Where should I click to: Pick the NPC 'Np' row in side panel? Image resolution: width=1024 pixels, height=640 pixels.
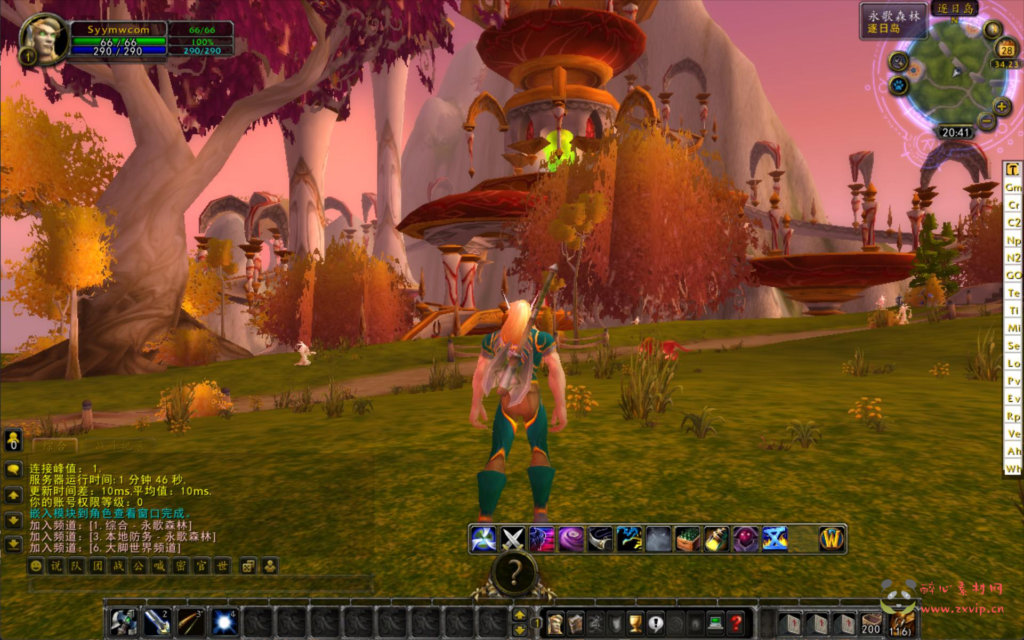click(x=1013, y=240)
